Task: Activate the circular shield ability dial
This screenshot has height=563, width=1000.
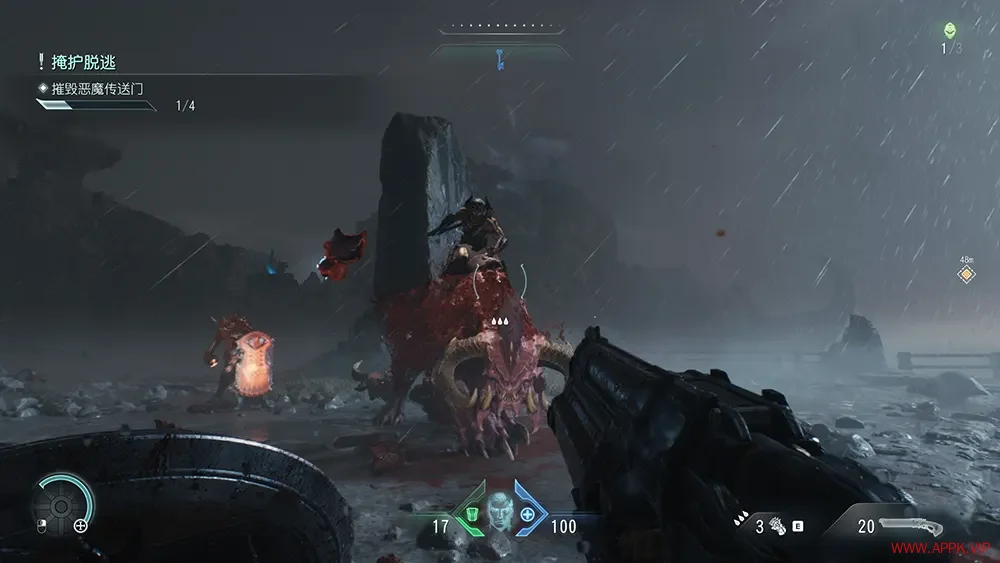Action: pos(61,505)
